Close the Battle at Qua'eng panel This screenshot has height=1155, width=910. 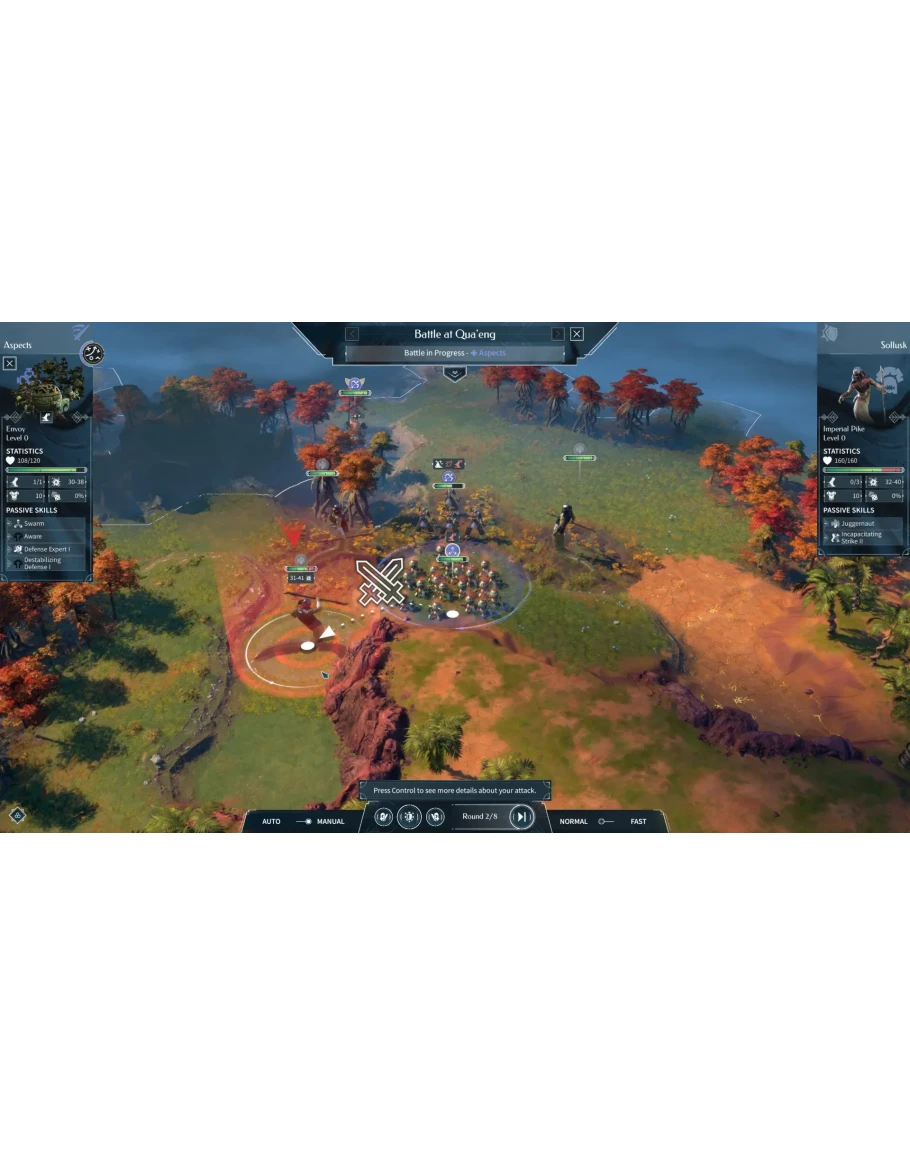(577, 334)
